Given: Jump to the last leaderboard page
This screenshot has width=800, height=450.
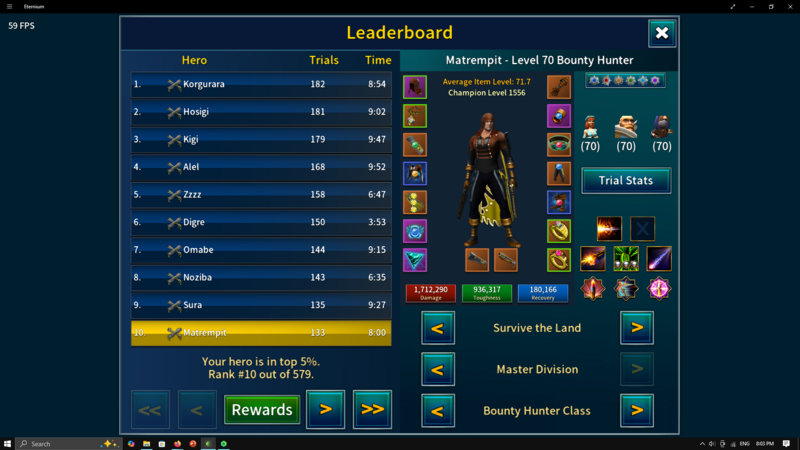Looking at the screenshot, I should pos(372,409).
